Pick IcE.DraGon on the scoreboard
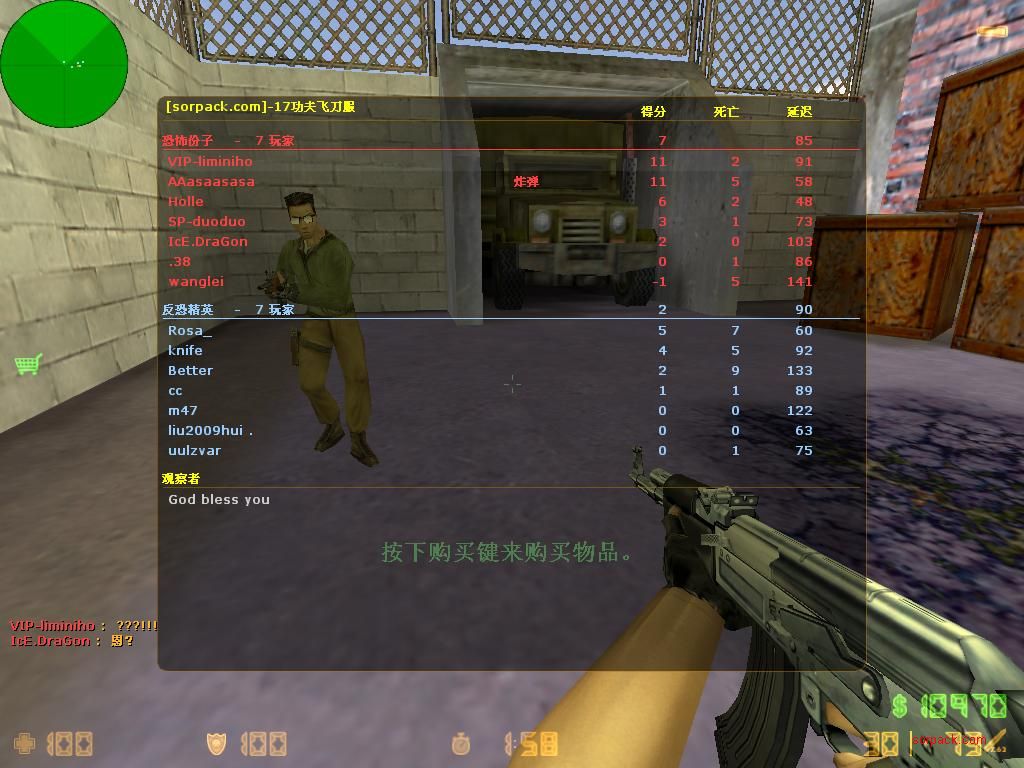Image resolution: width=1024 pixels, height=768 pixels. (208, 241)
